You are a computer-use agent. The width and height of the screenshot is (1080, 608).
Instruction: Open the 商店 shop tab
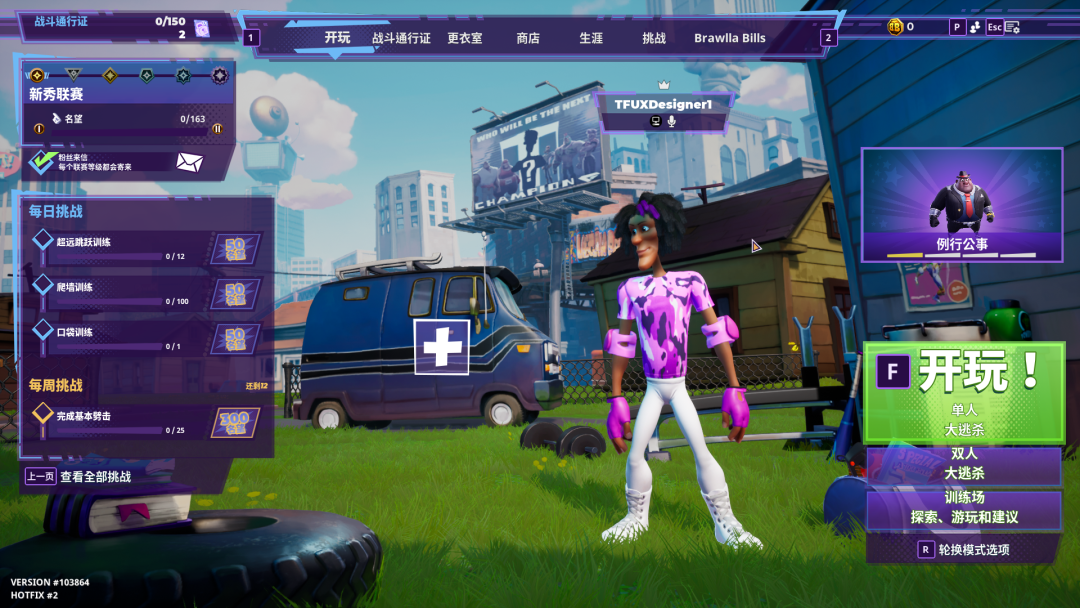[528, 38]
